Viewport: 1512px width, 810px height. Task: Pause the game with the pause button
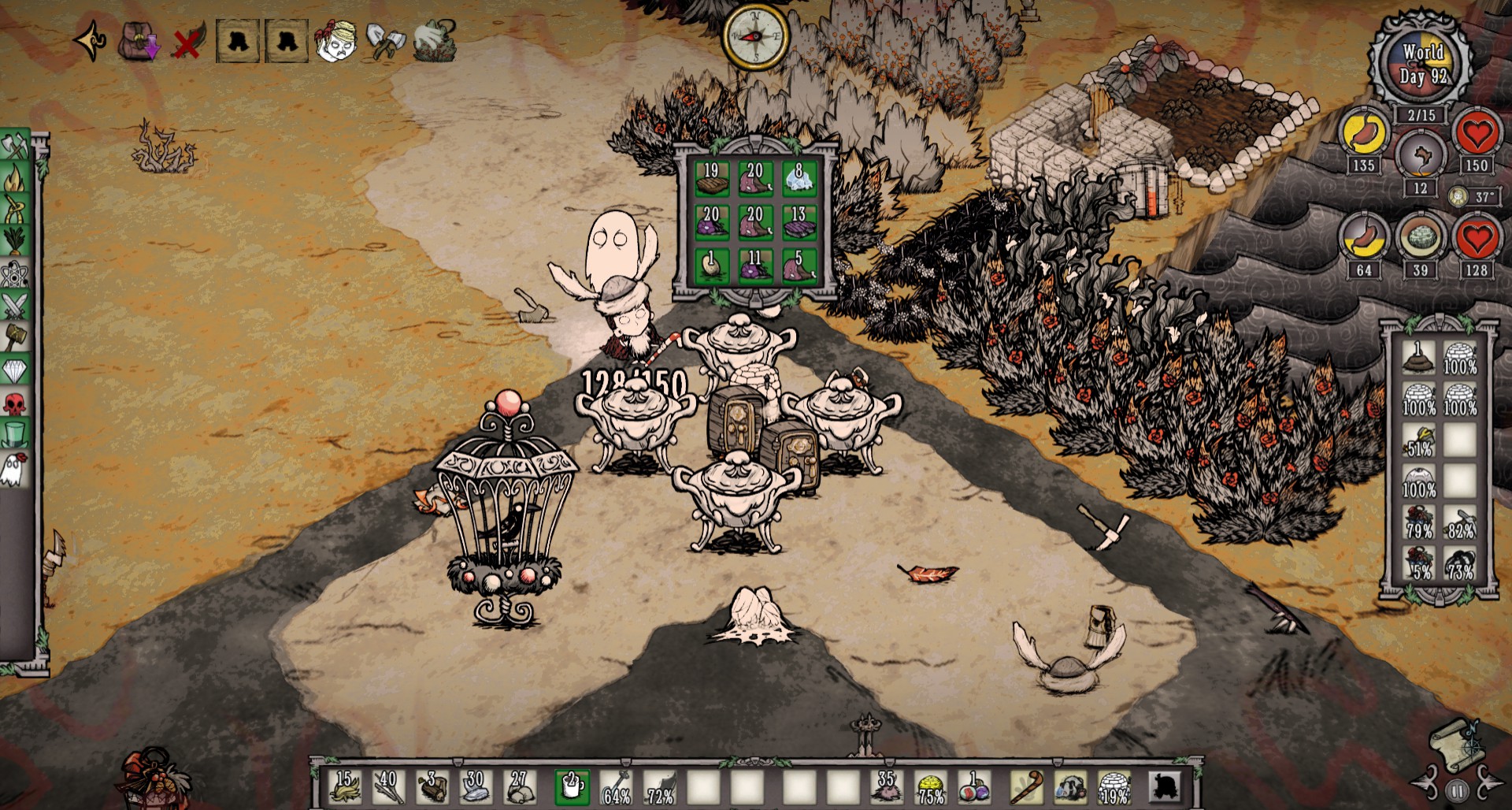point(1457,790)
